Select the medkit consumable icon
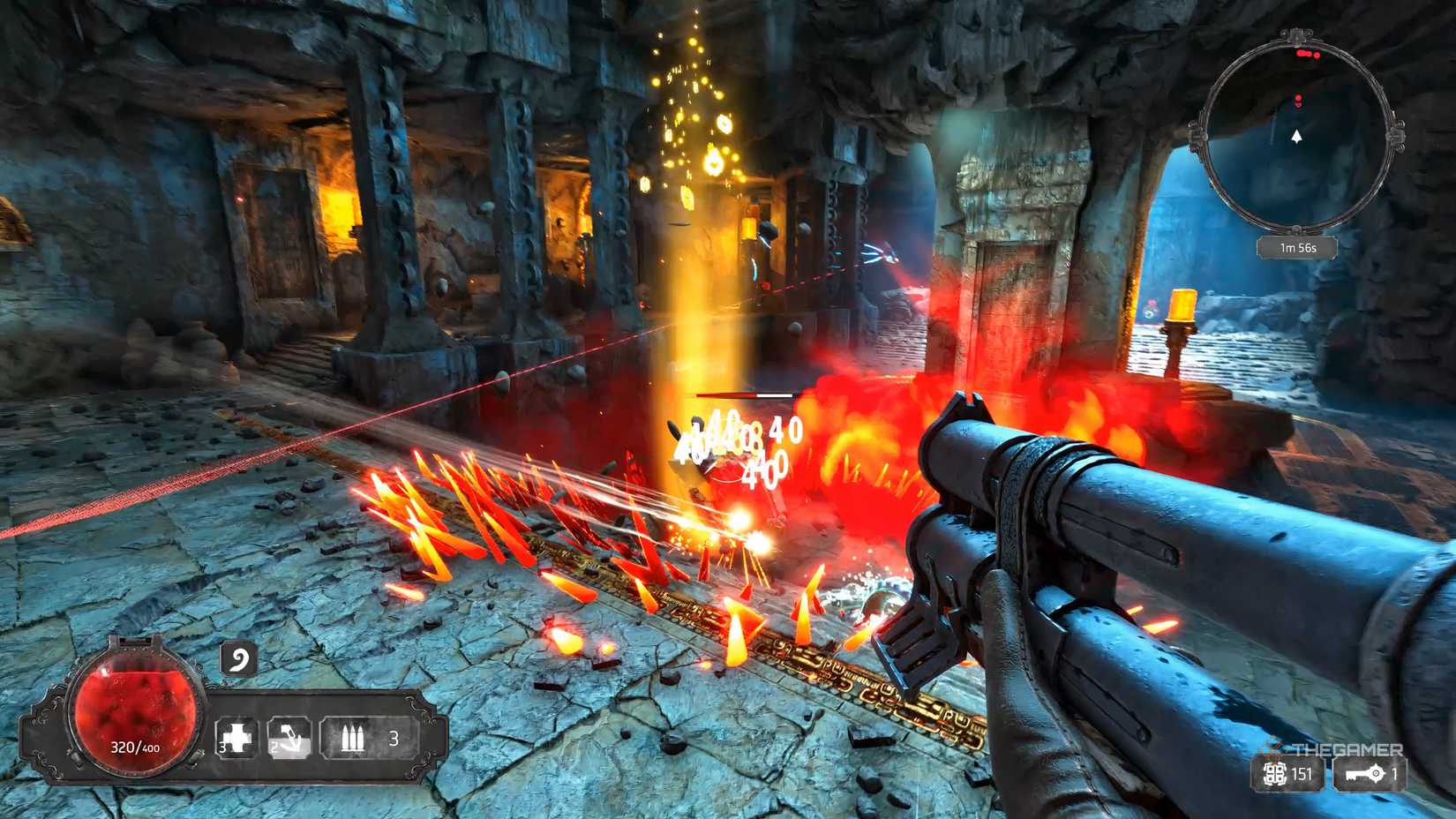The image size is (1456, 819). click(x=236, y=736)
